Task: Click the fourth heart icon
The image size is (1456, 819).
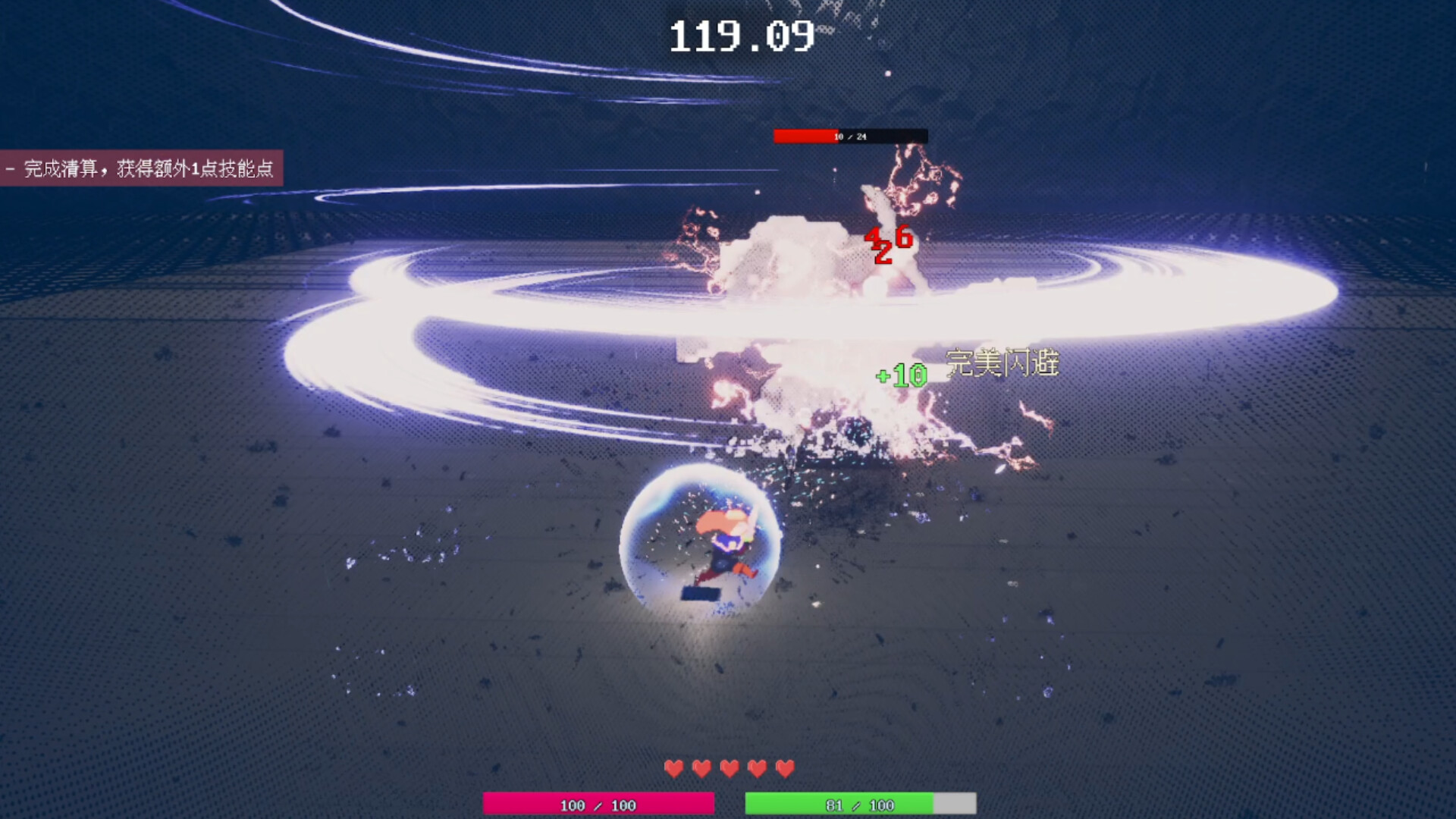Action: pos(758,768)
